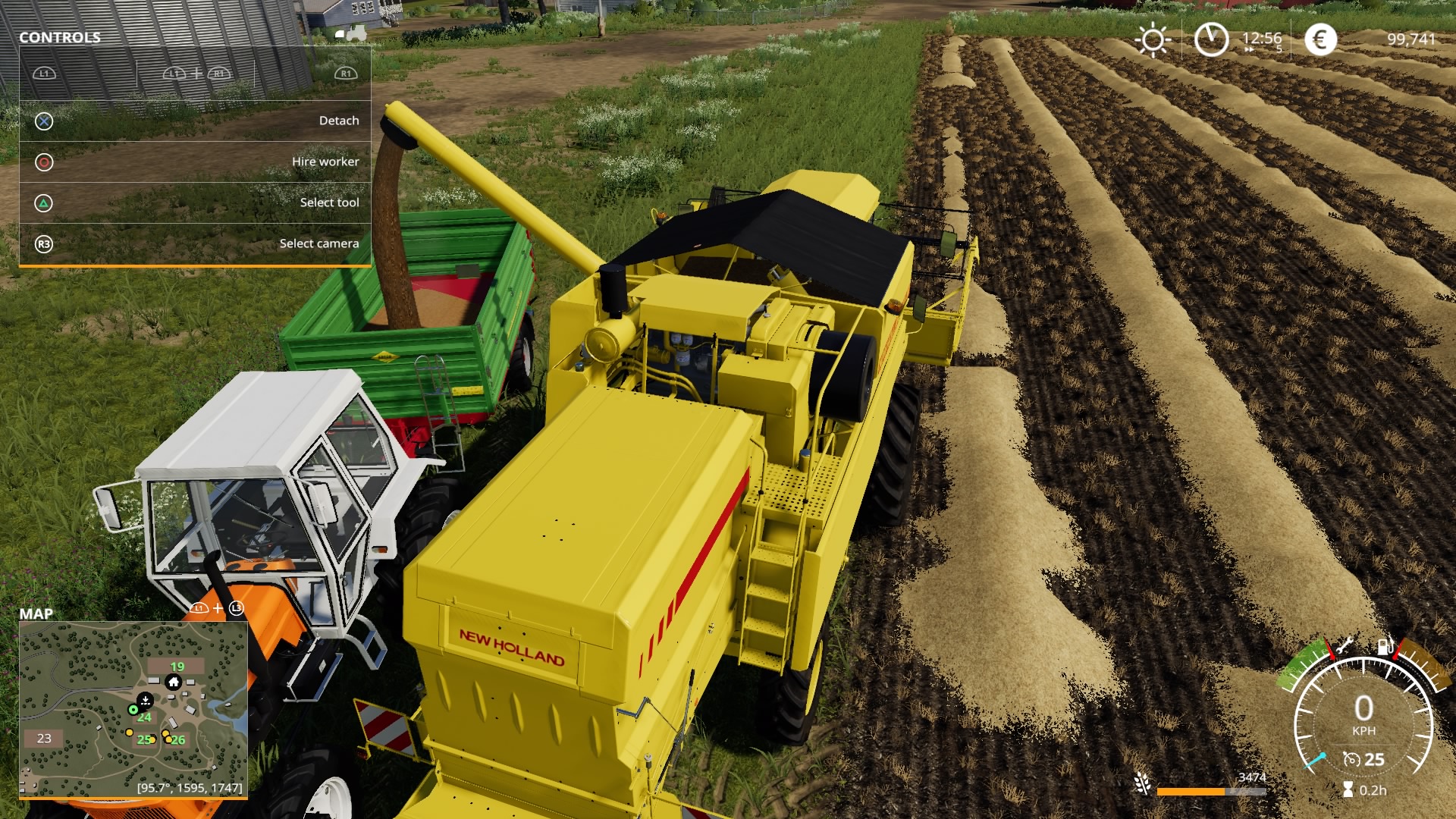Click the cruise control icon beside 25
The image size is (1456, 819).
[x=1353, y=760]
